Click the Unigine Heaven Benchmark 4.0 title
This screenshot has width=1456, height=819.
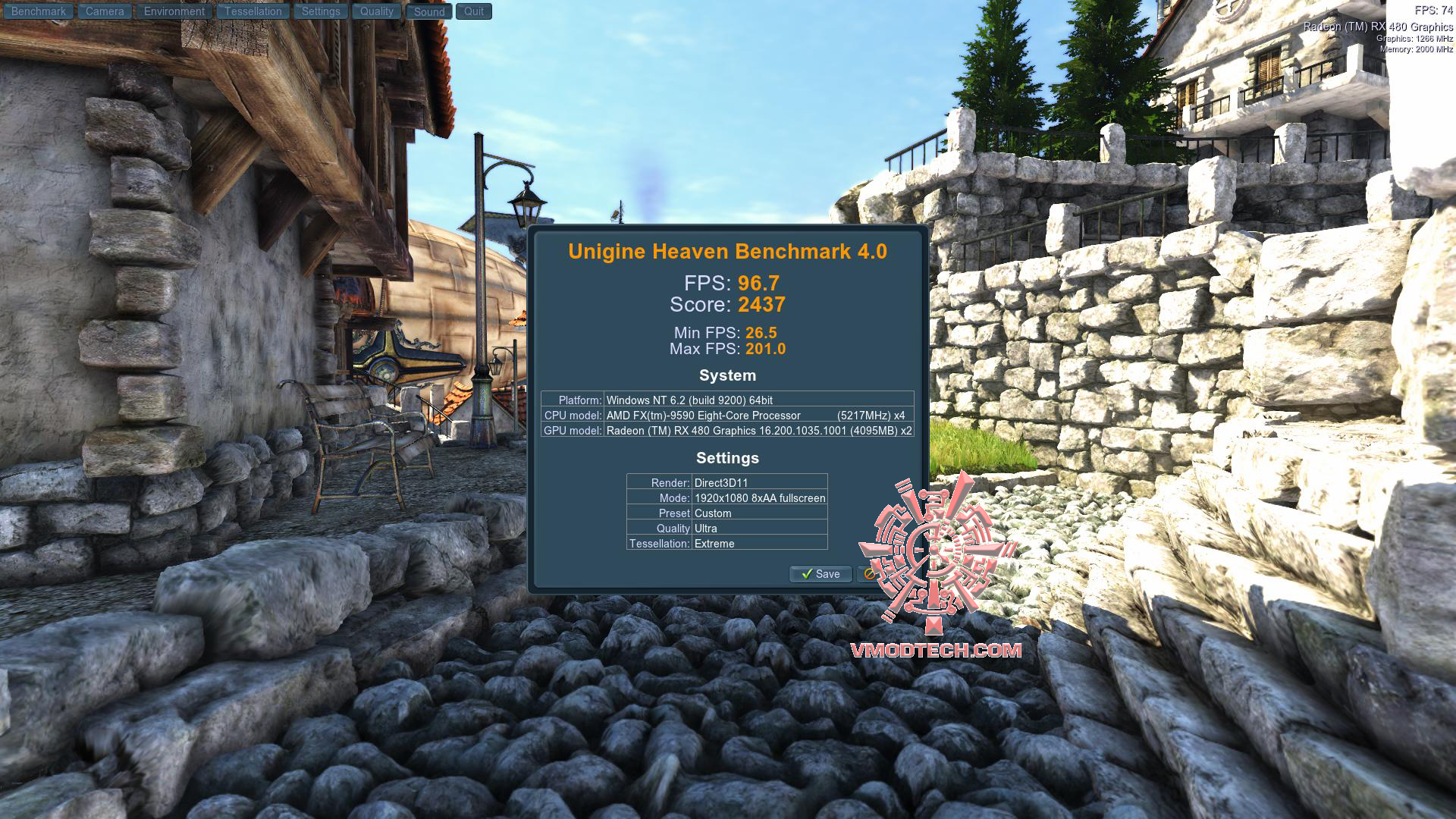tap(728, 252)
